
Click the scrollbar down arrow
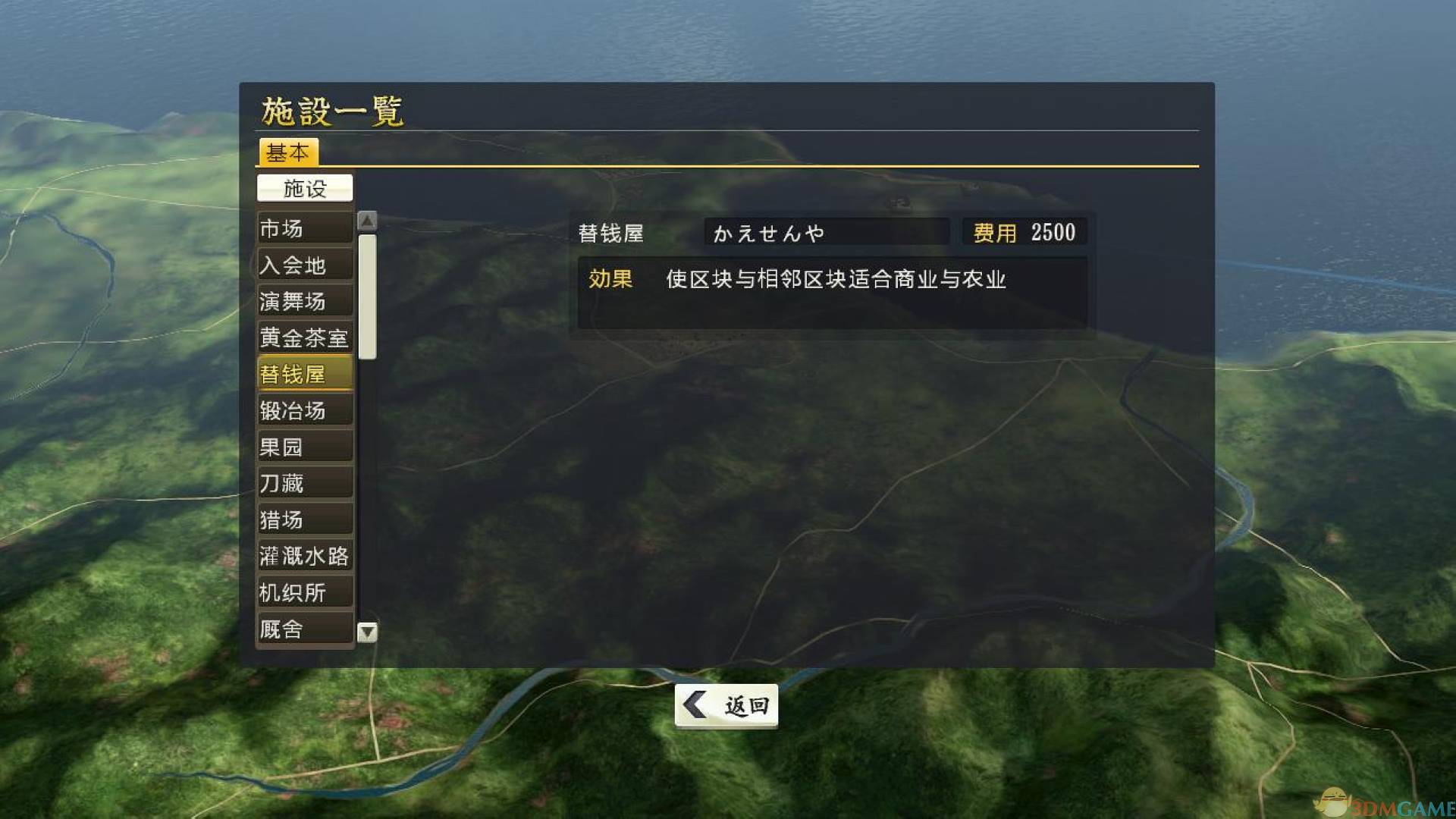point(369,630)
